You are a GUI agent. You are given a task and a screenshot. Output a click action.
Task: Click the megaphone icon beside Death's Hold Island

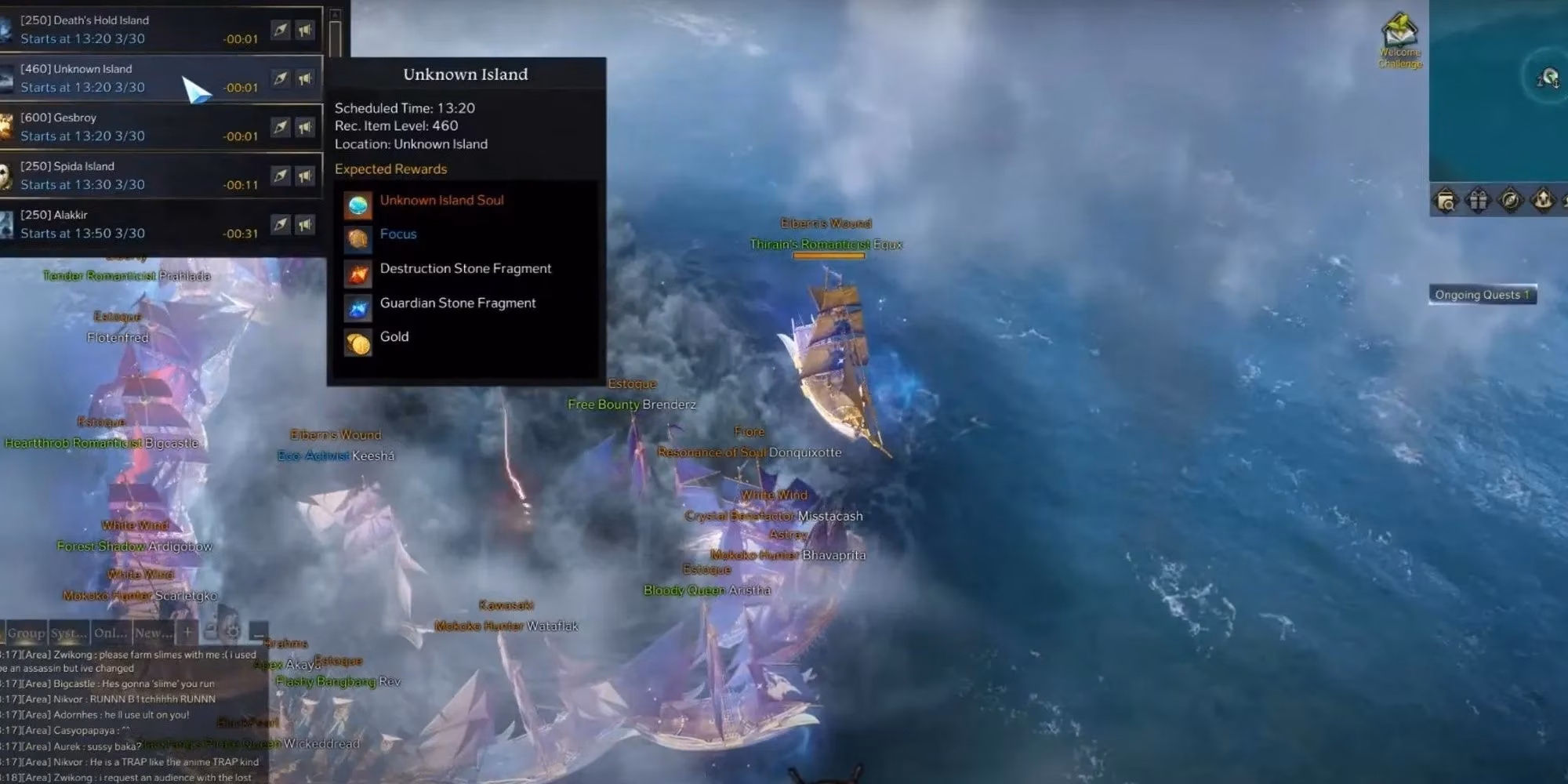click(305, 30)
